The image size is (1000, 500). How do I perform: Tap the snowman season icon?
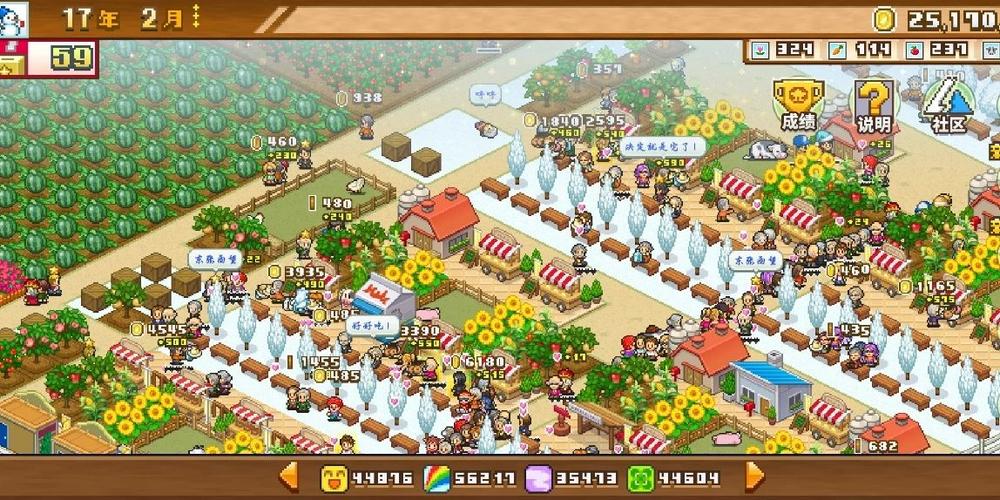(x=13, y=19)
